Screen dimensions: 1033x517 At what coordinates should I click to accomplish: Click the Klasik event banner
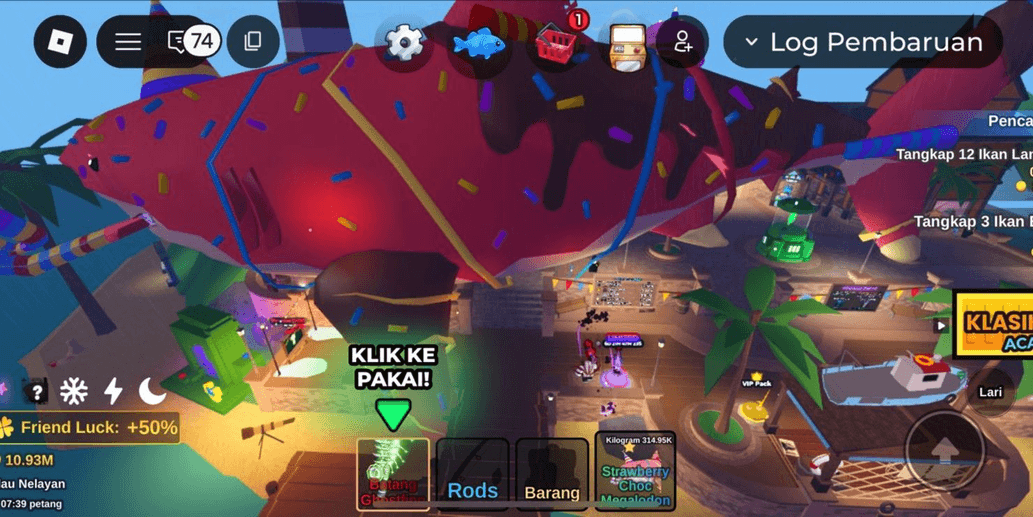(x=994, y=324)
